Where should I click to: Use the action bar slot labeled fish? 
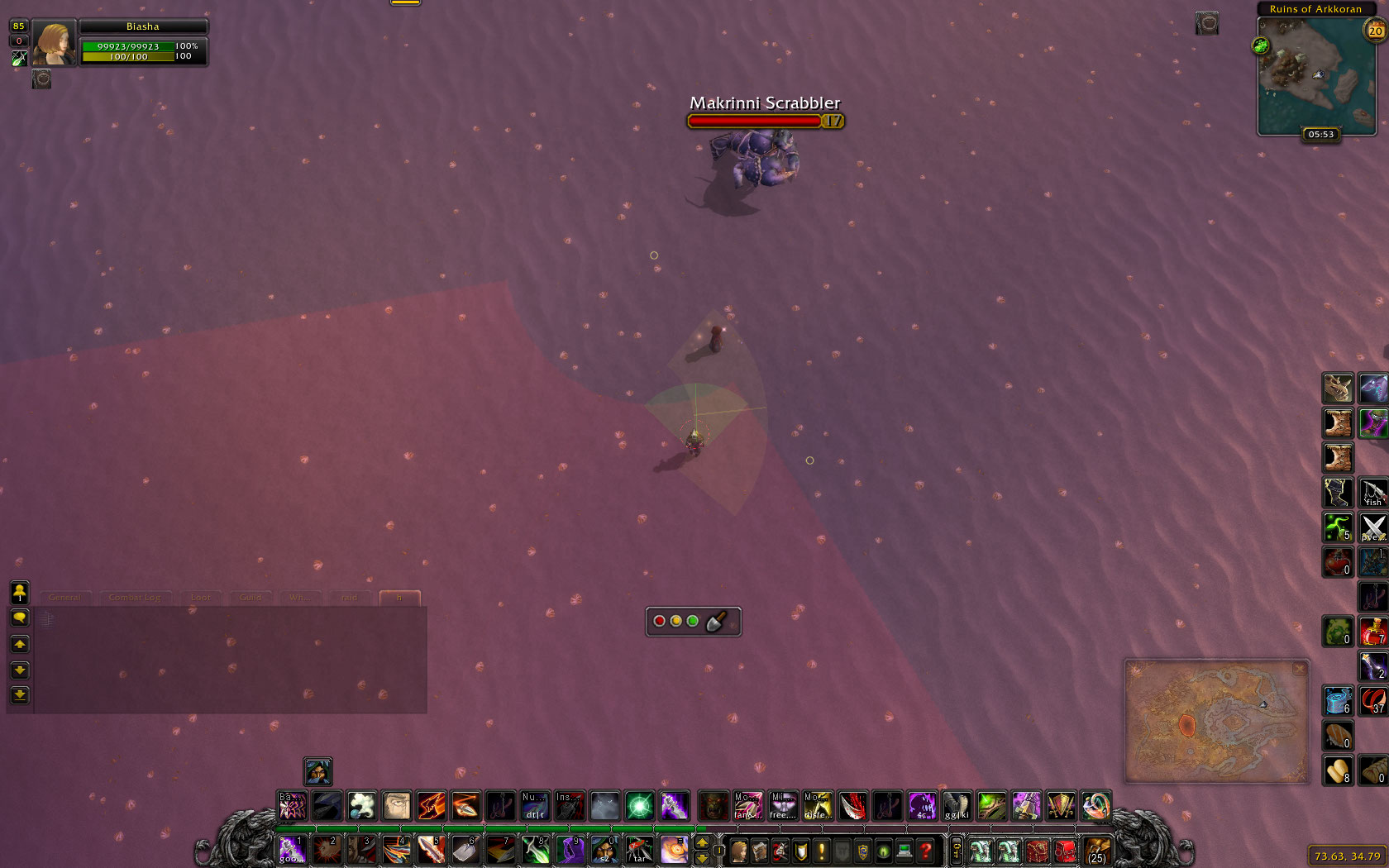[1373, 493]
